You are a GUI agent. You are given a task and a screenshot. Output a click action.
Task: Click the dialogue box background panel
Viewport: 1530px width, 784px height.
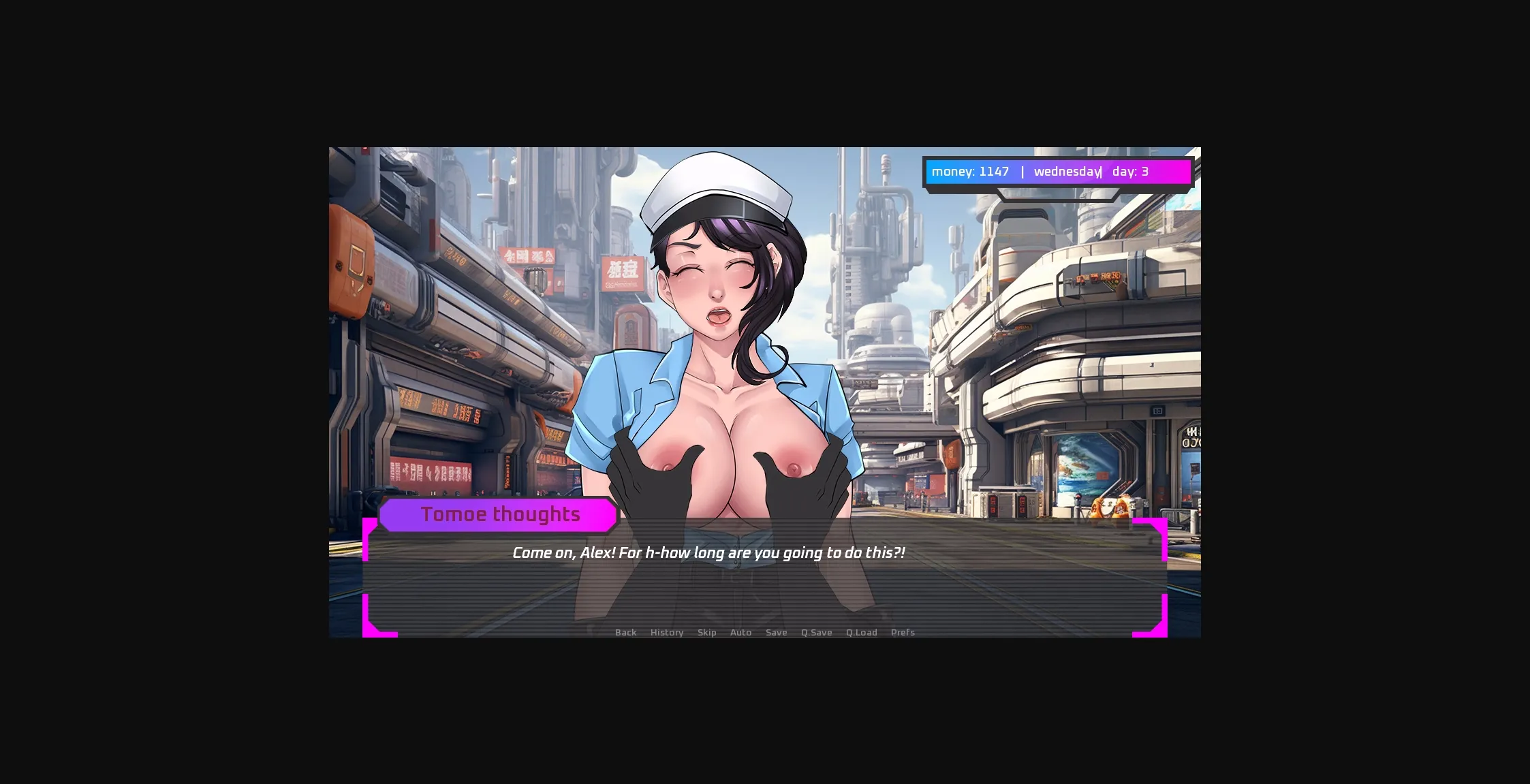763,586
